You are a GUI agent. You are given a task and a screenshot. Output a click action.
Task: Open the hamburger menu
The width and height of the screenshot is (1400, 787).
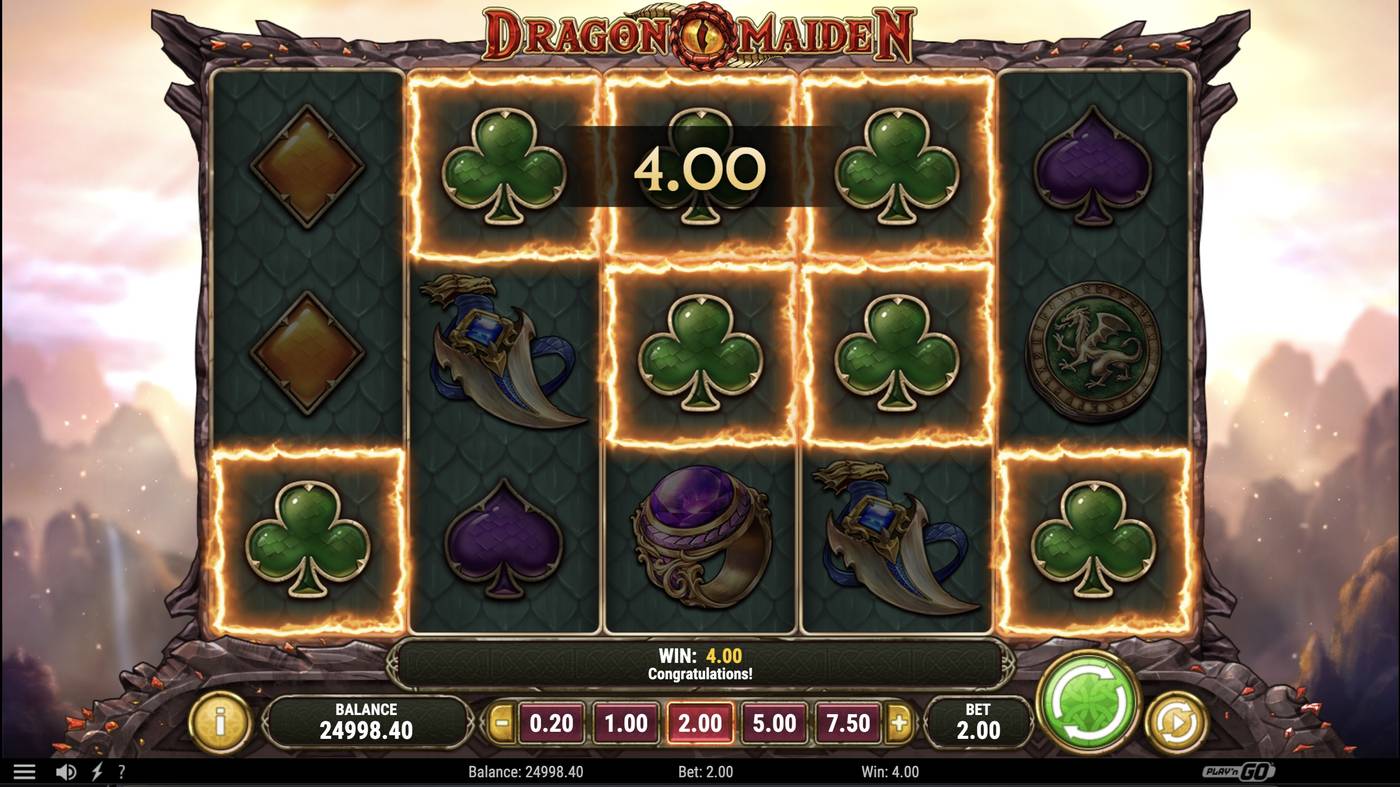click(26, 770)
